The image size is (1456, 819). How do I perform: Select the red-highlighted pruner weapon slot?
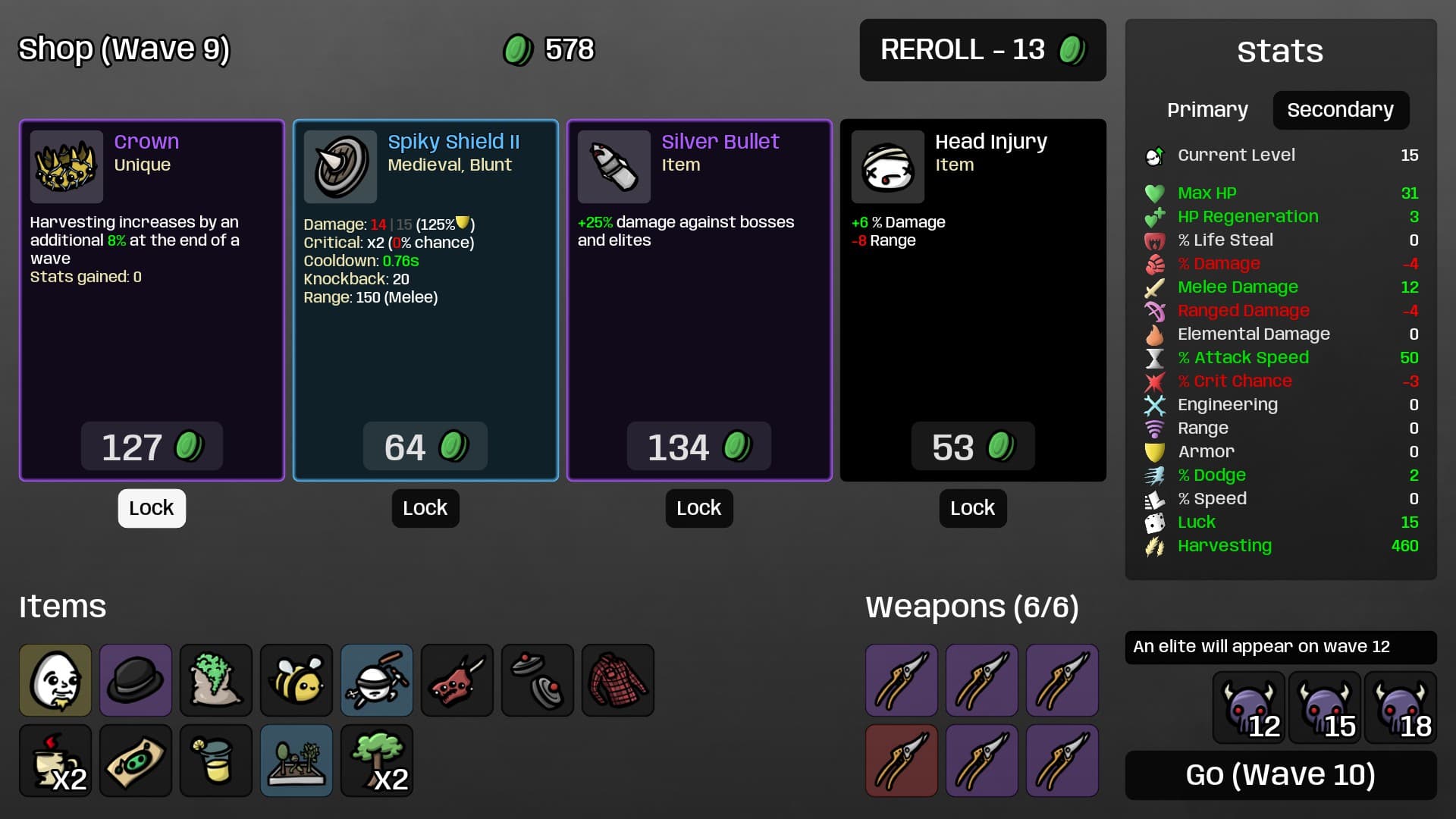902,761
